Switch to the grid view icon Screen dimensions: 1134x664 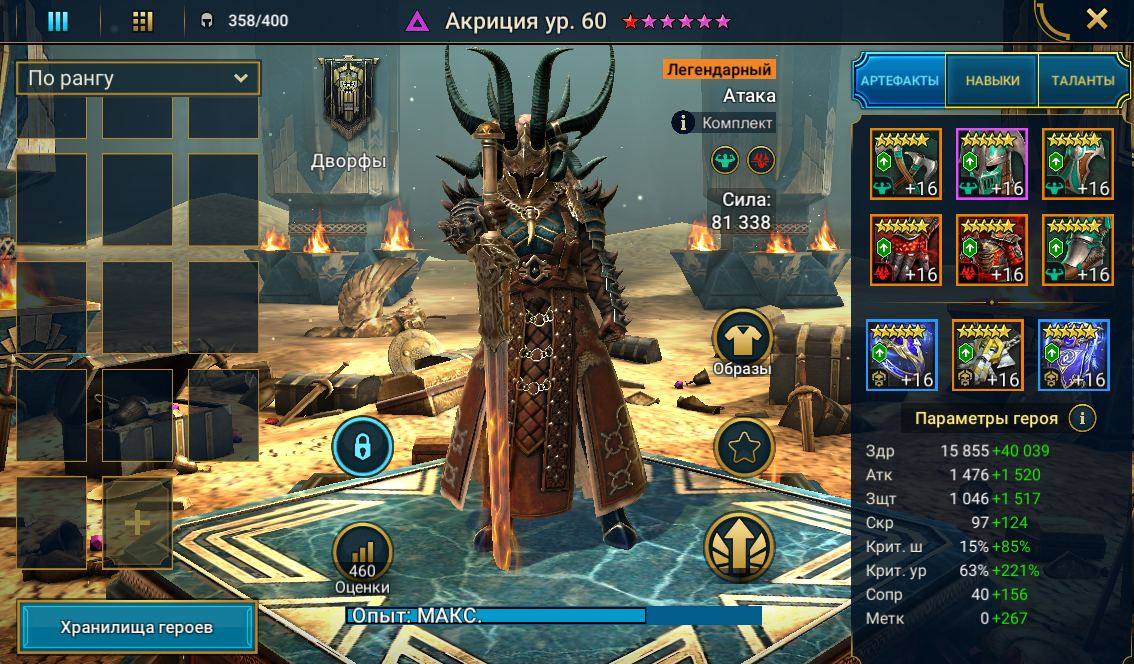tap(143, 21)
